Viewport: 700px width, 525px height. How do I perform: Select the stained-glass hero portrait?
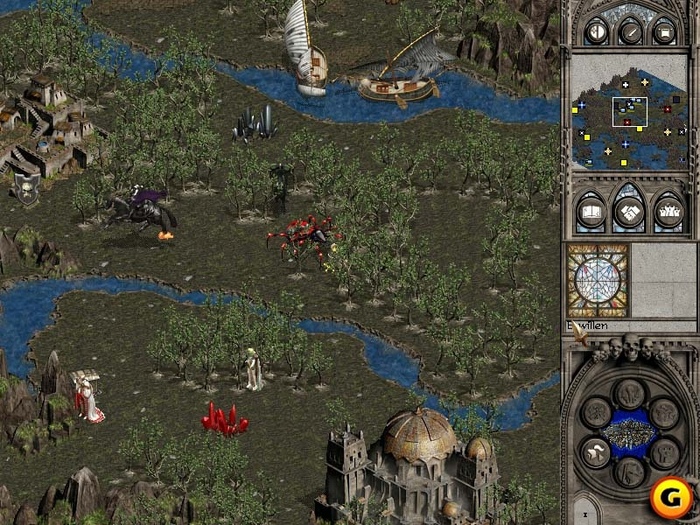[598, 280]
